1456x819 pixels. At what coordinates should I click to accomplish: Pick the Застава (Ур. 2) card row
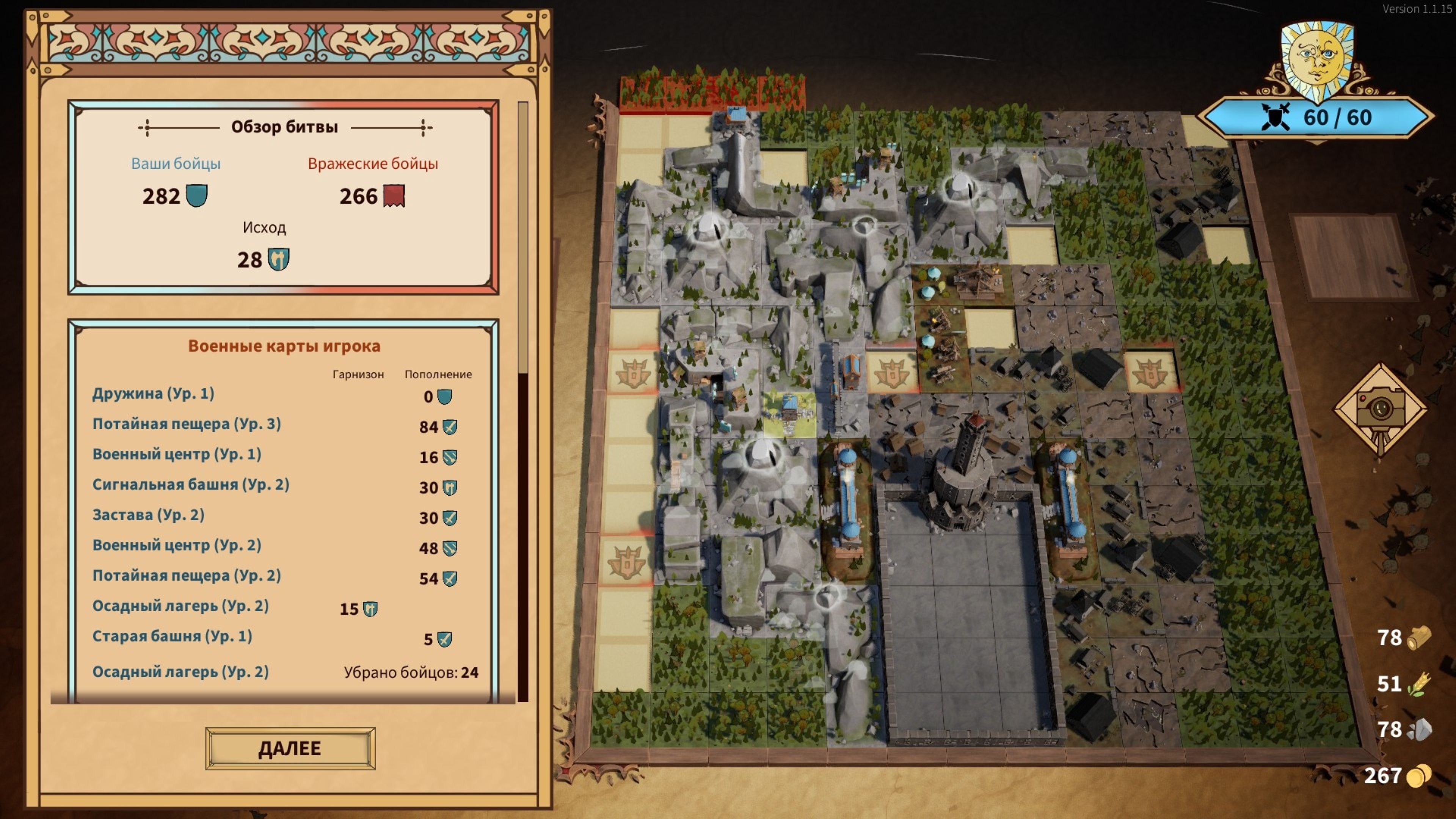point(148,515)
